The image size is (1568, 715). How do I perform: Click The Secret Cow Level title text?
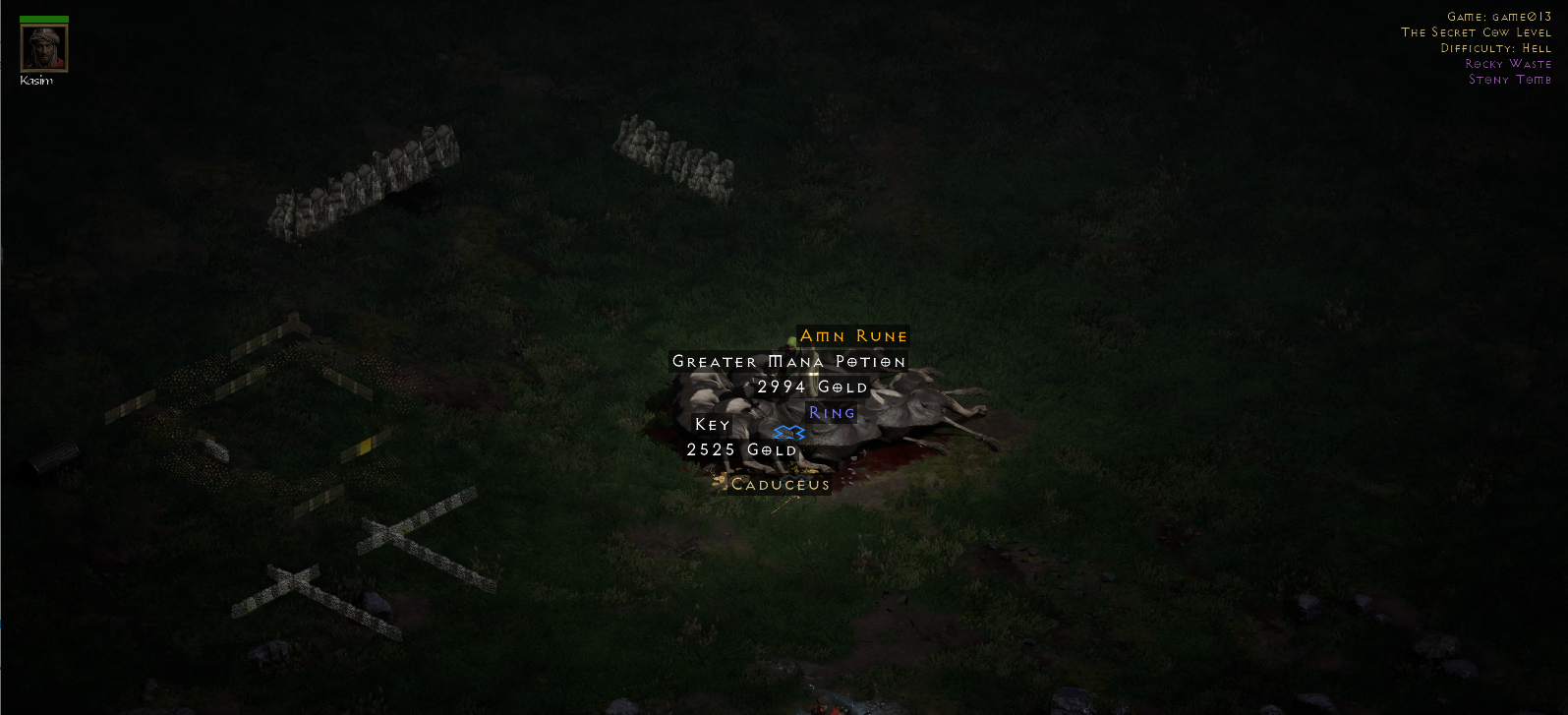1479,31
